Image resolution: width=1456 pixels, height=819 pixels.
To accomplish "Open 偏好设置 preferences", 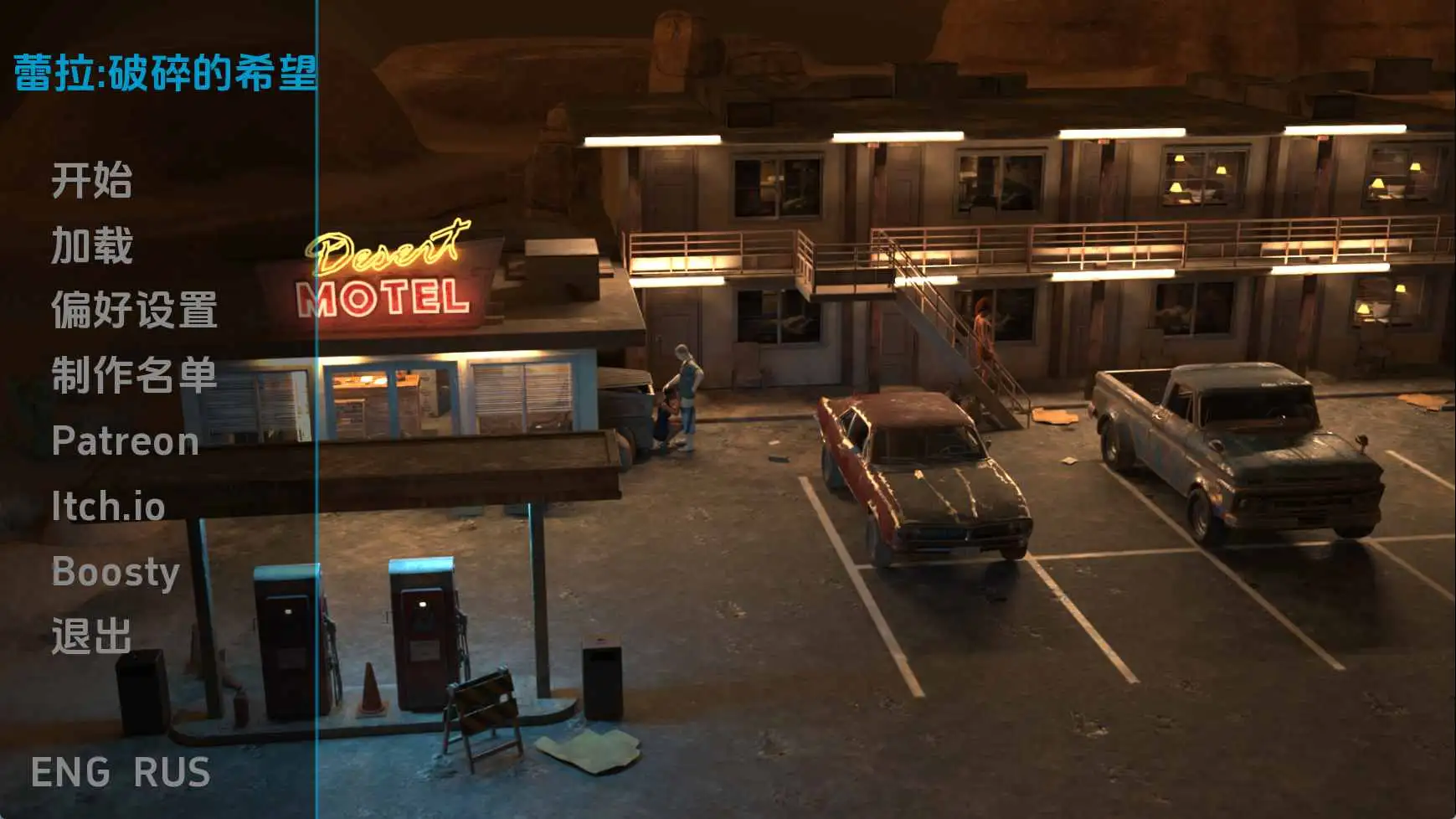I will pyautogui.click(x=134, y=310).
